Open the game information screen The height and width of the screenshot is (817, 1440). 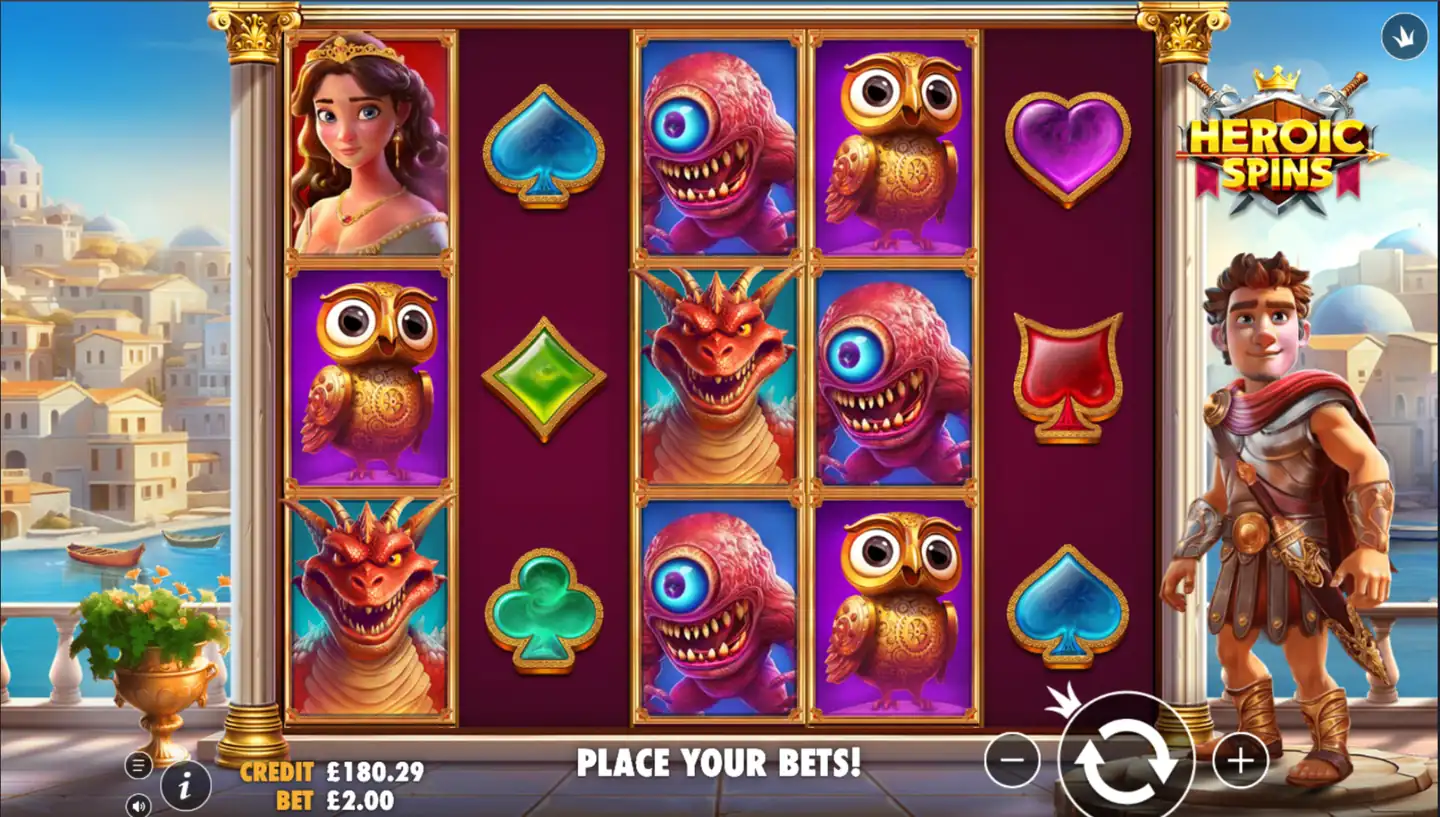(184, 786)
